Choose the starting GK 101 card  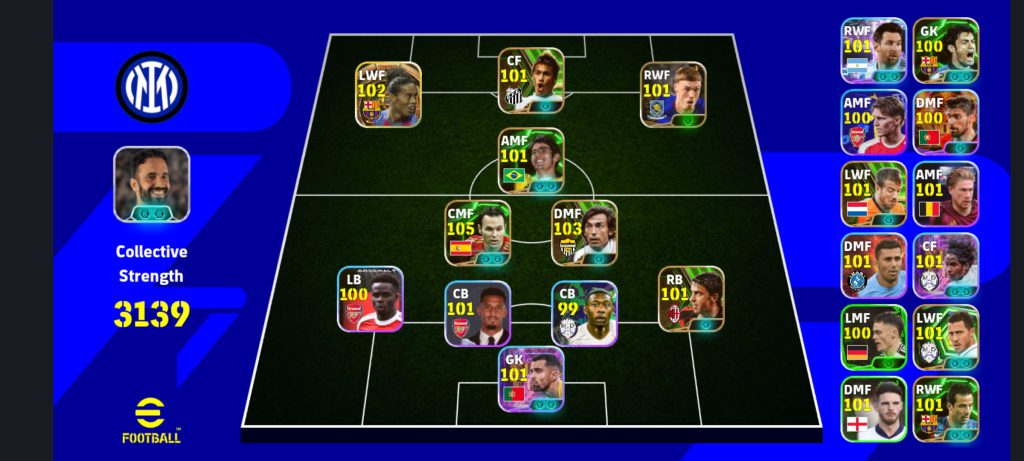pos(531,379)
